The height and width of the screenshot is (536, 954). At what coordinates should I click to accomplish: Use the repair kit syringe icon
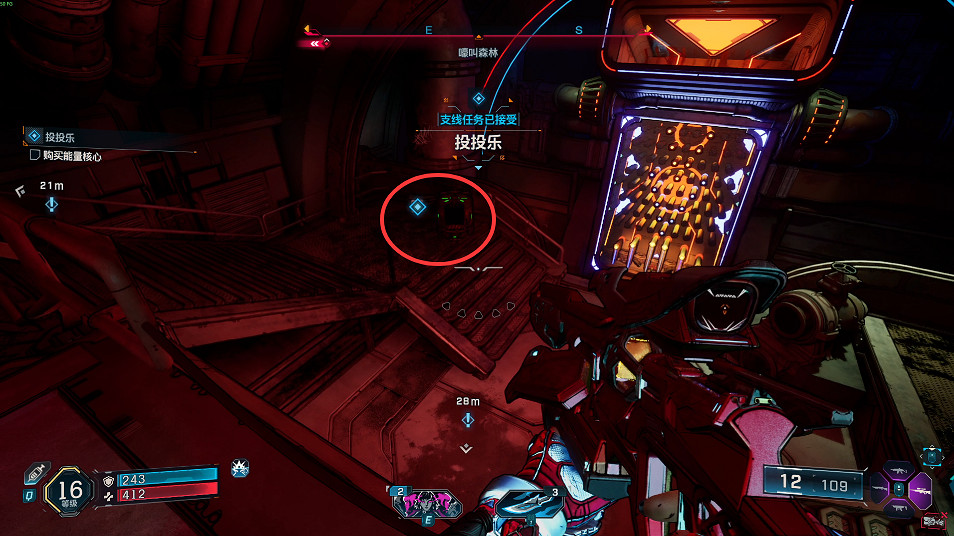33,471
